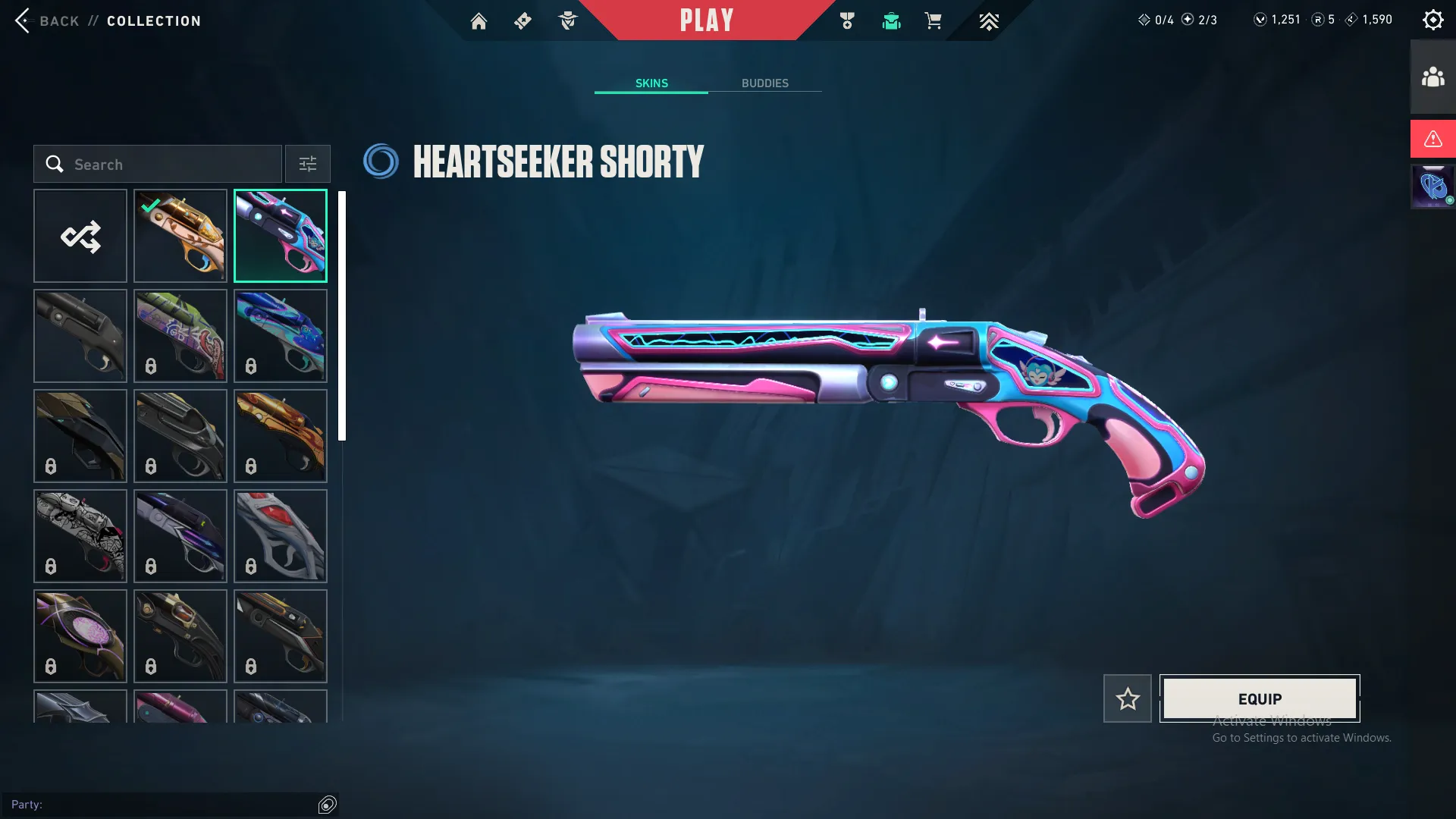This screenshot has width=1456, height=819.
Task: Select the random skin shuffle tile
Action: click(80, 236)
